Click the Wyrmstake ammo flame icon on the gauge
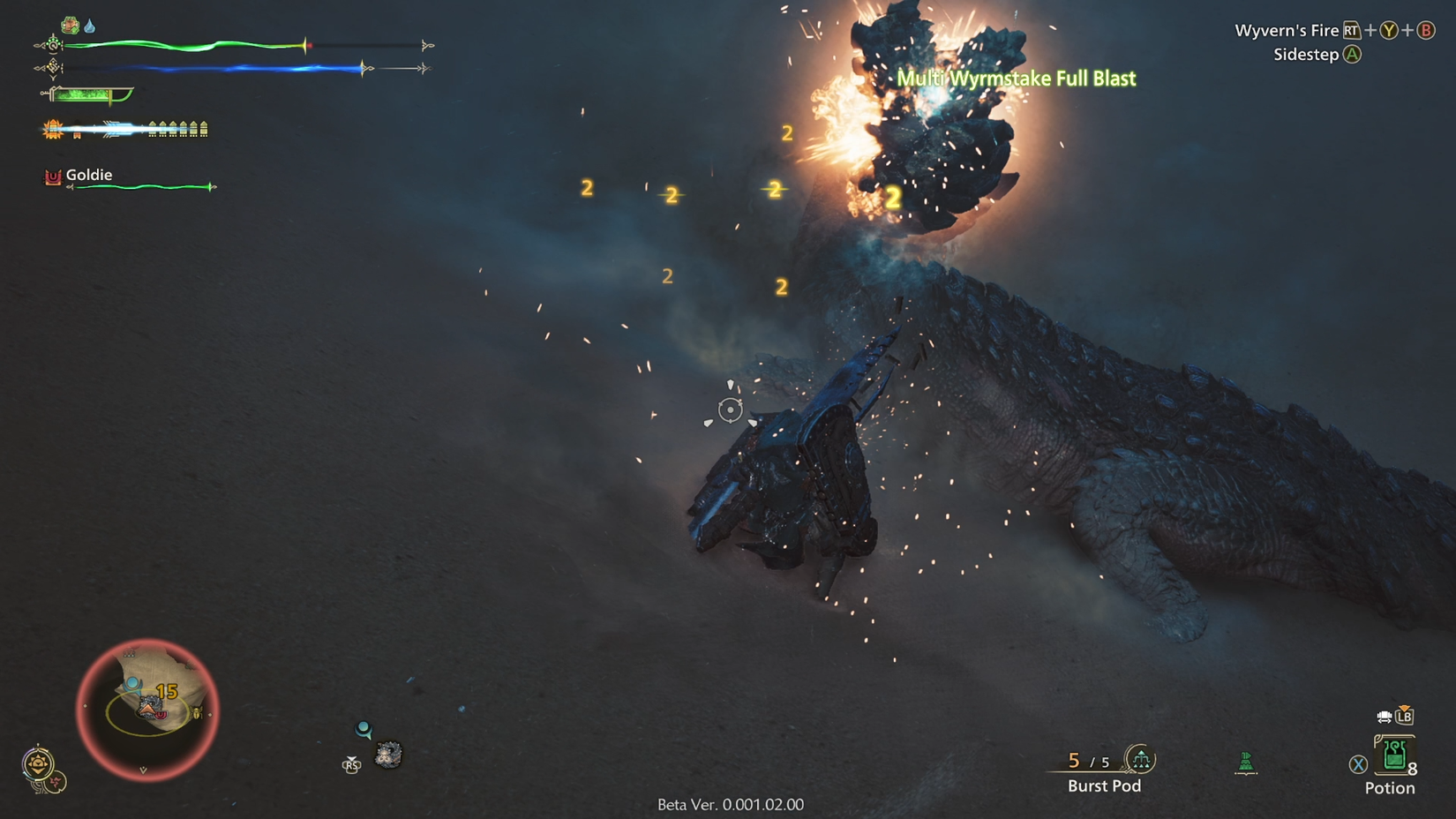The width and height of the screenshot is (1456, 819). pyautogui.click(x=51, y=128)
